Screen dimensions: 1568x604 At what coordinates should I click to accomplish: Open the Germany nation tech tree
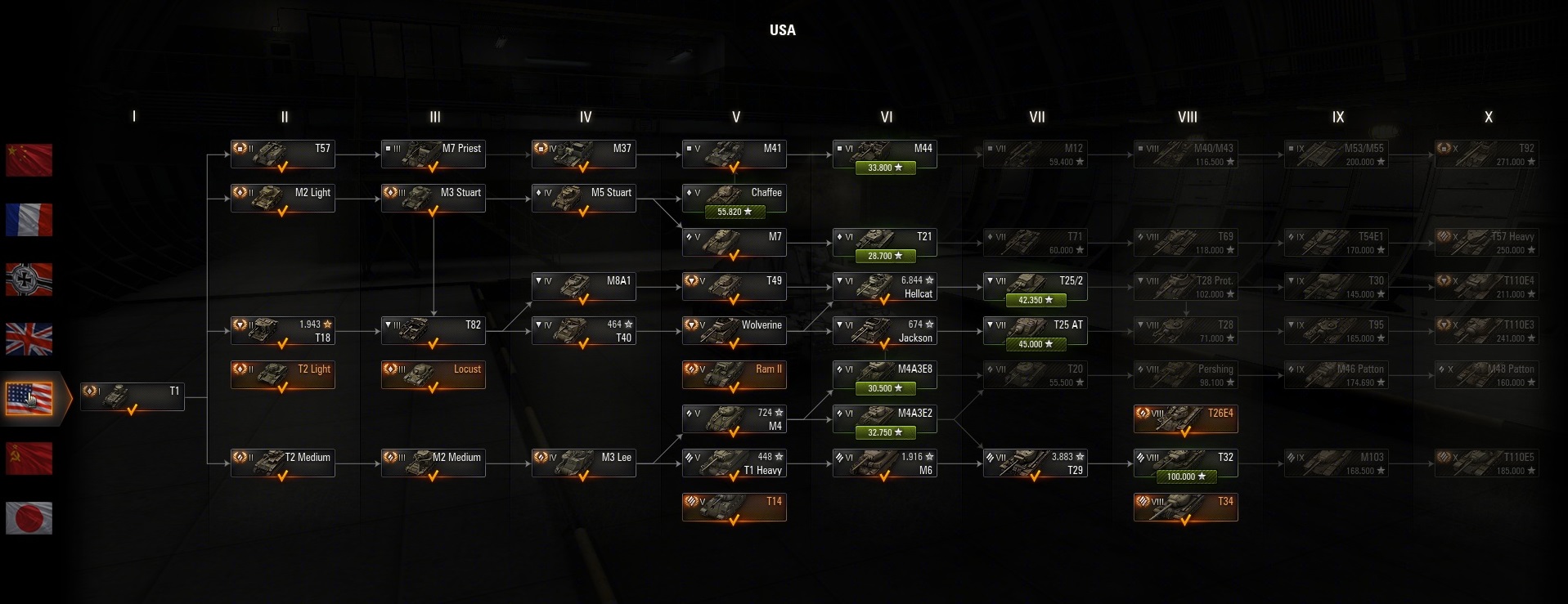coord(29,279)
